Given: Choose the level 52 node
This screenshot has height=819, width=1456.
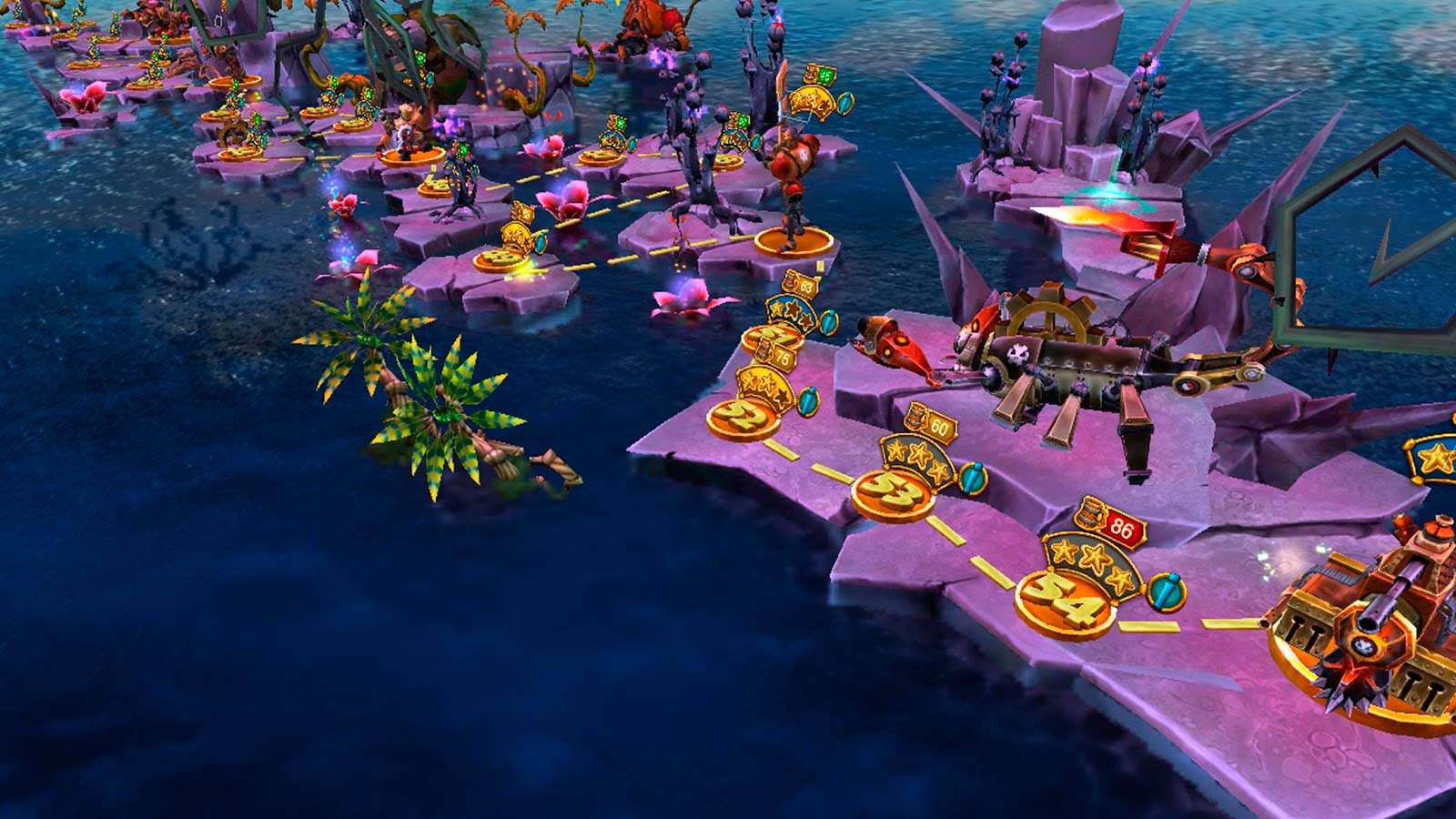Looking at the screenshot, I should click(741, 417).
